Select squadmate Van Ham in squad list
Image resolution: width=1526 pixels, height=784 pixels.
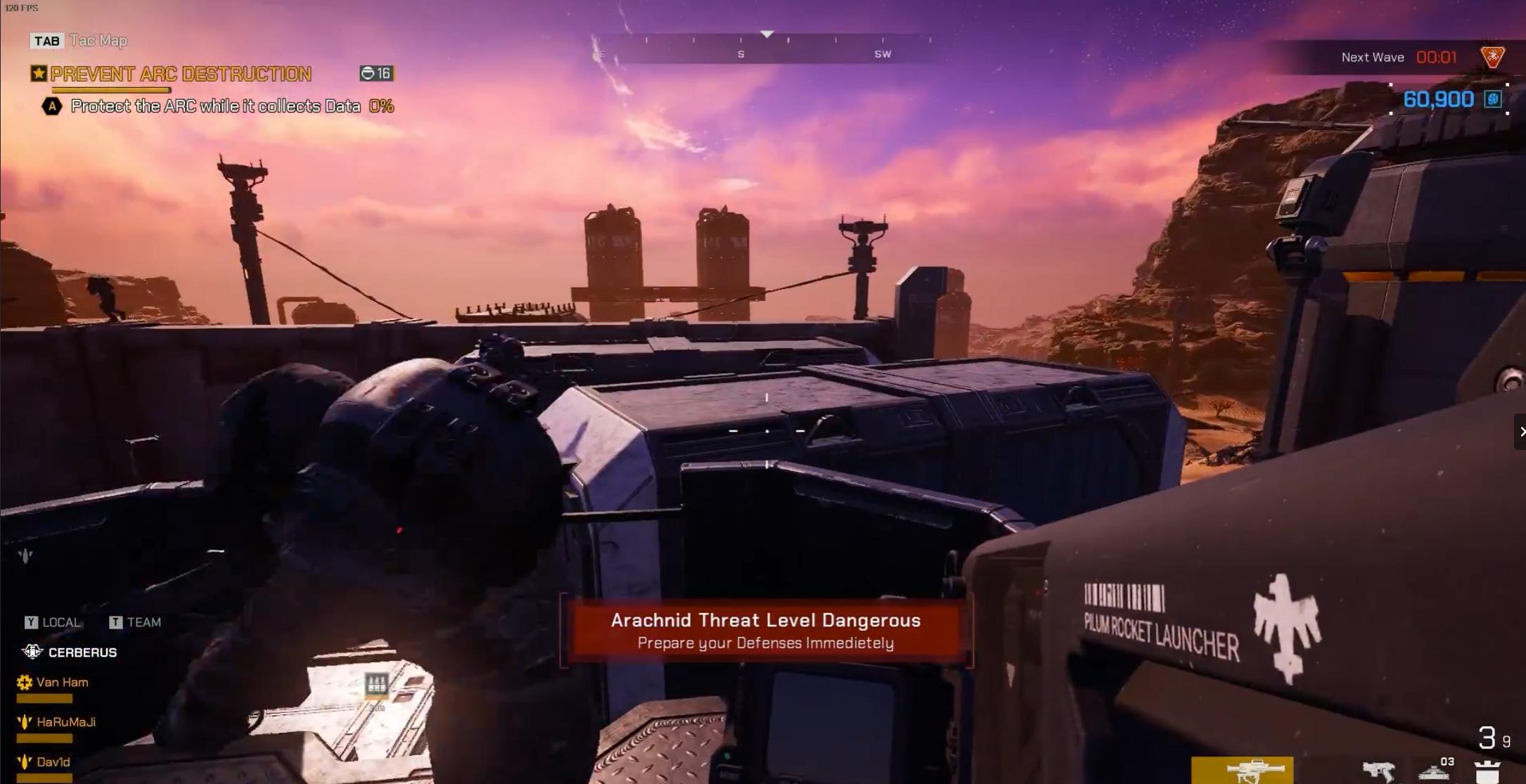pyautogui.click(x=62, y=682)
